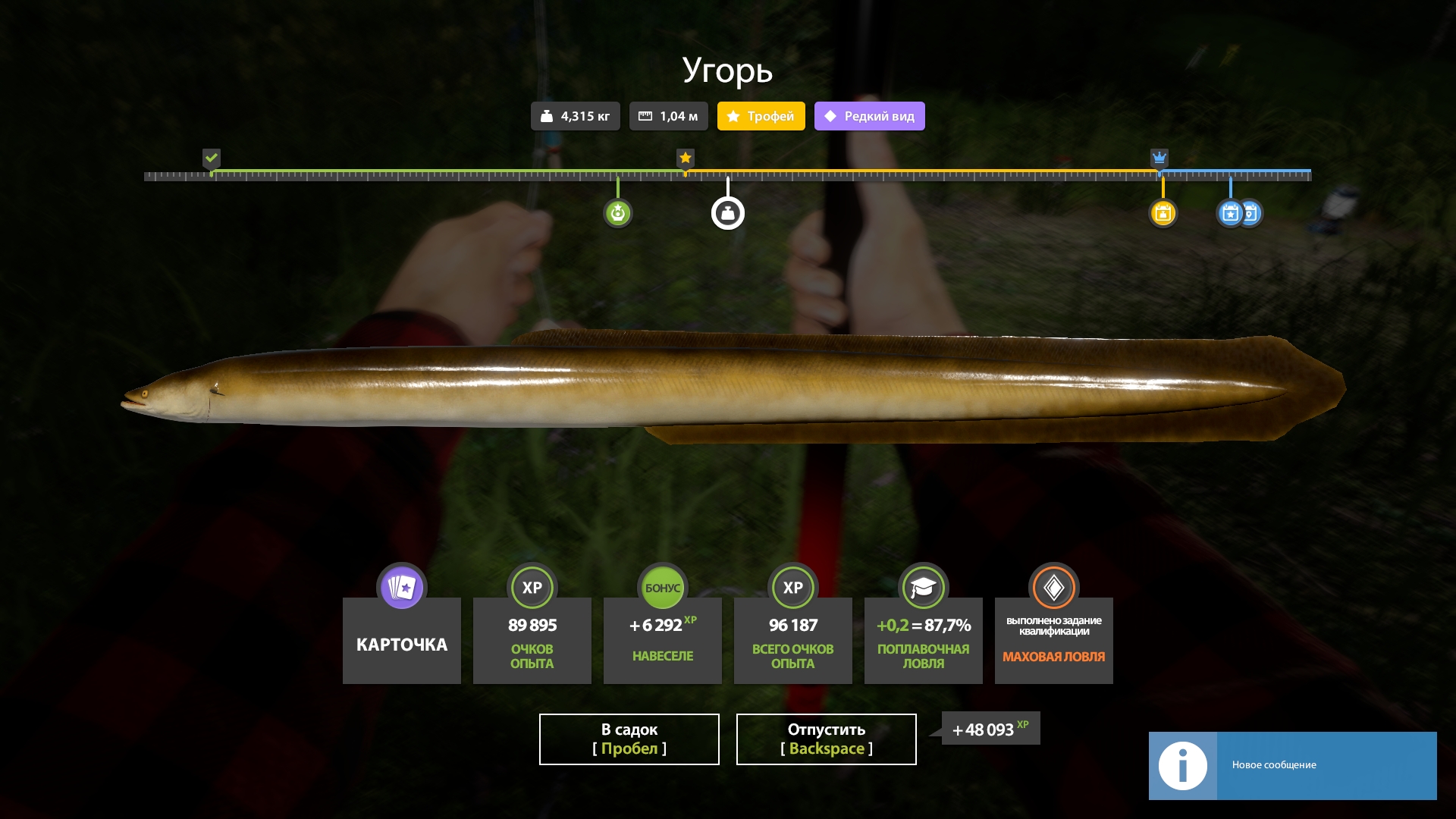Select the white weight marker on the scale
Viewport: 1456px width, 819px height.
coord(727,213)
